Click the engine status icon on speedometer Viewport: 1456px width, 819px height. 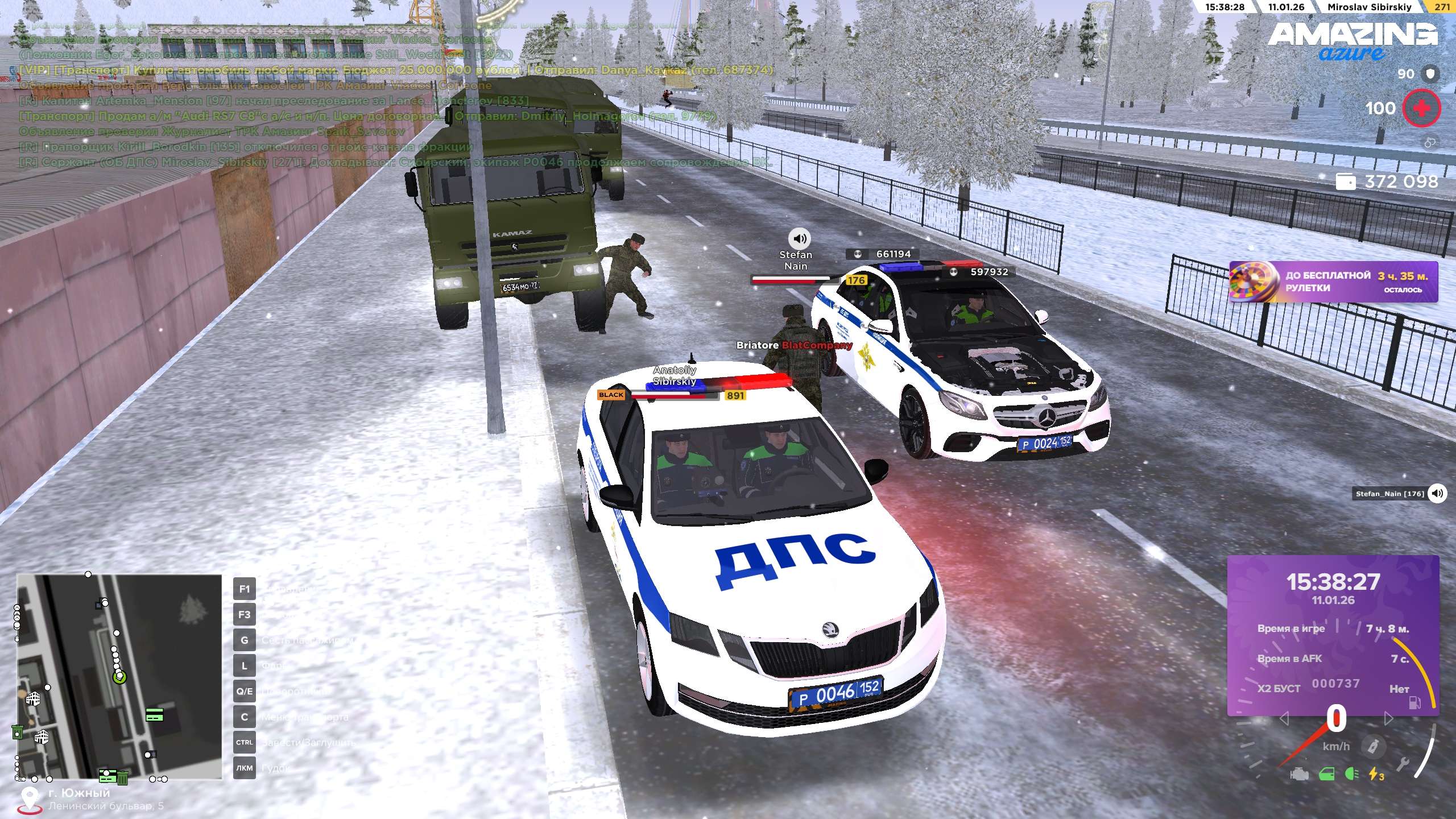point(1299,774)
